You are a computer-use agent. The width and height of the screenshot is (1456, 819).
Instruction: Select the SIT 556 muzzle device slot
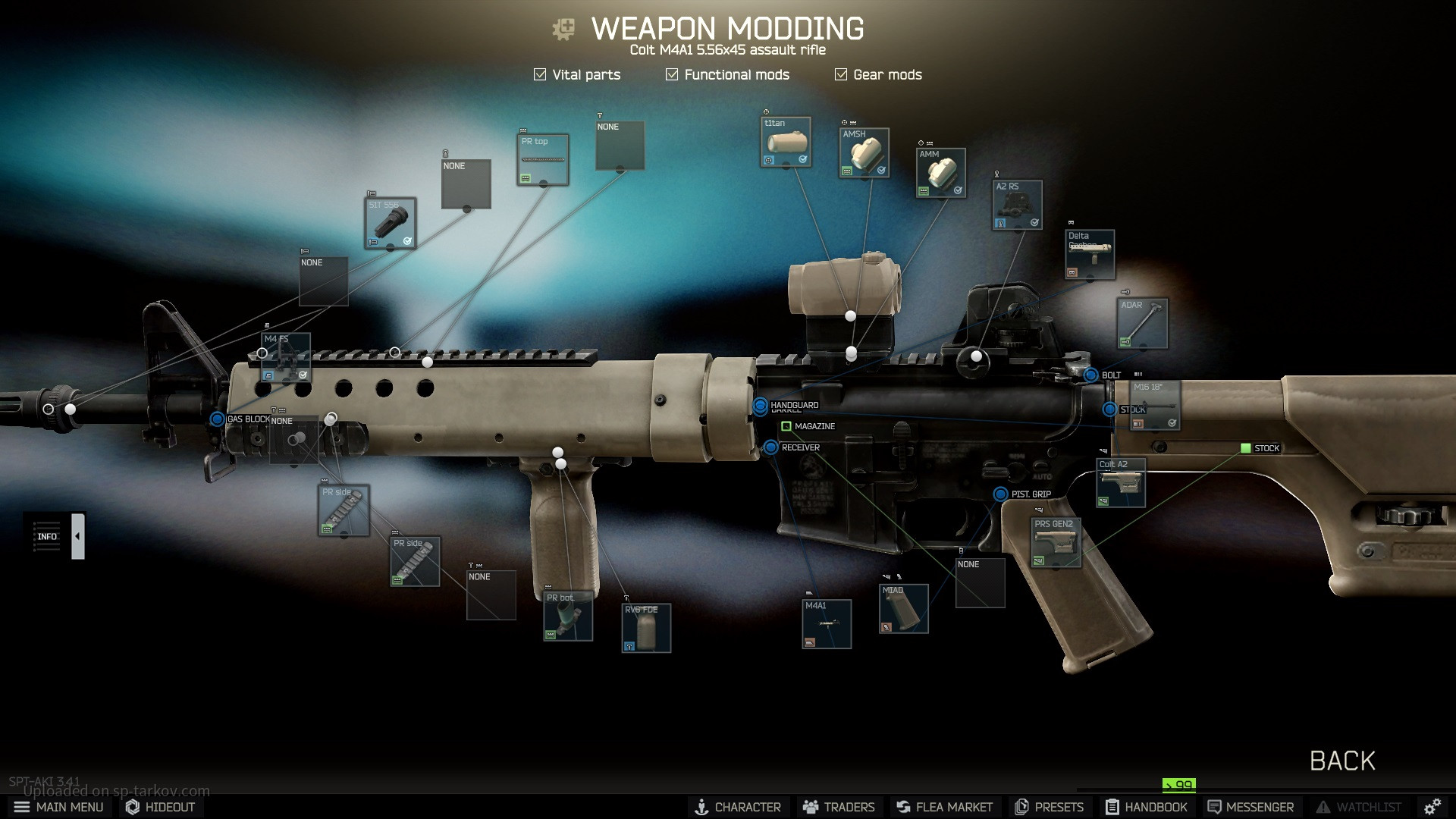(390, 223)
